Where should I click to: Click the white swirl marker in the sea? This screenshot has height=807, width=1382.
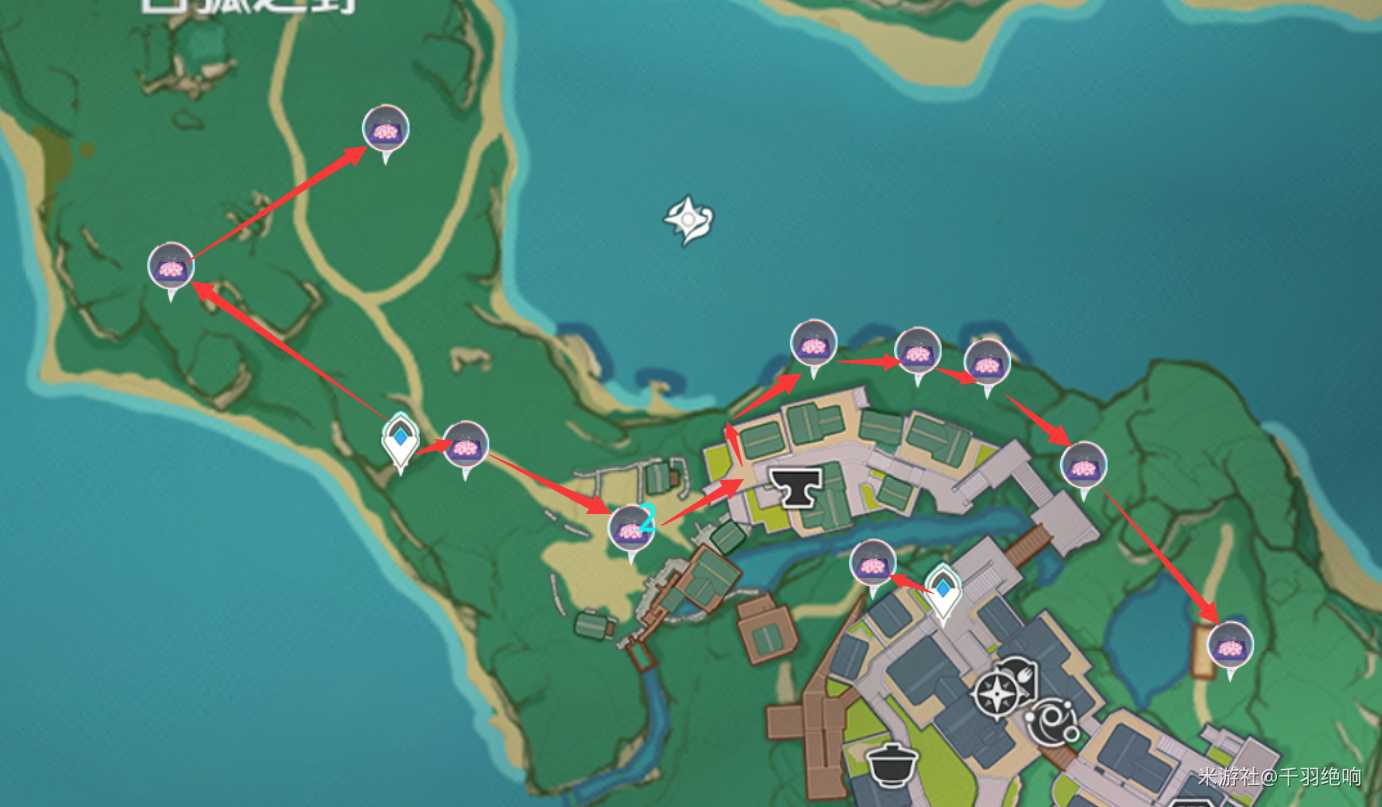689,220
